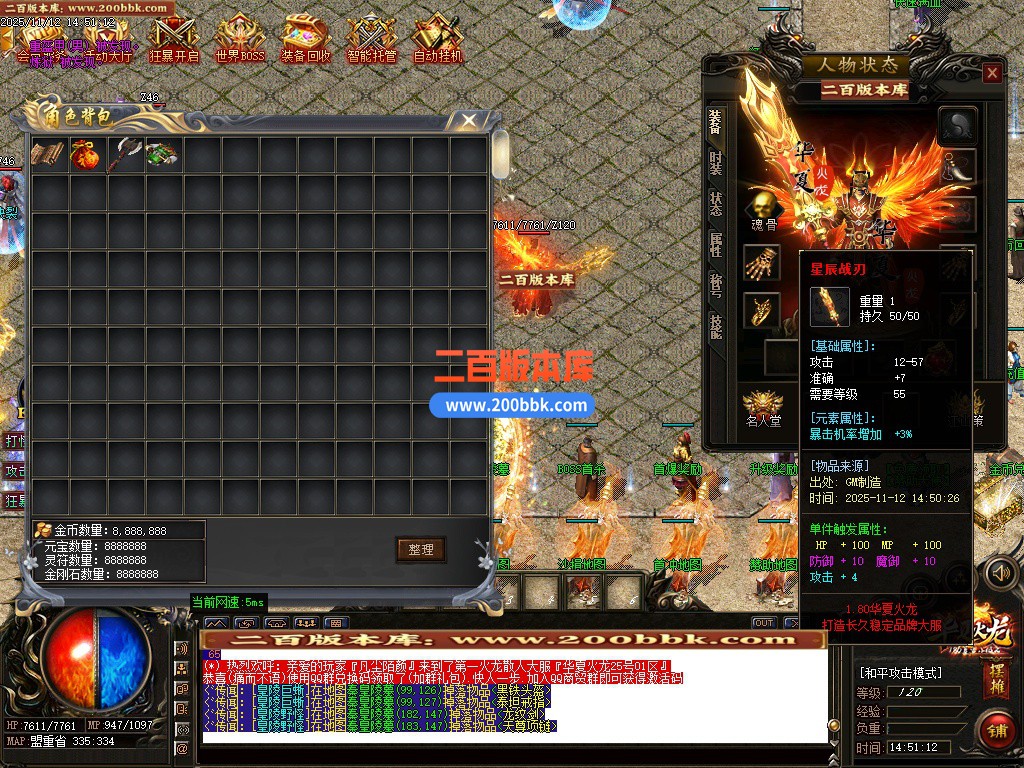Open the 名人堂 hall of fame
Screen dimensions: 1024x768
762,408
